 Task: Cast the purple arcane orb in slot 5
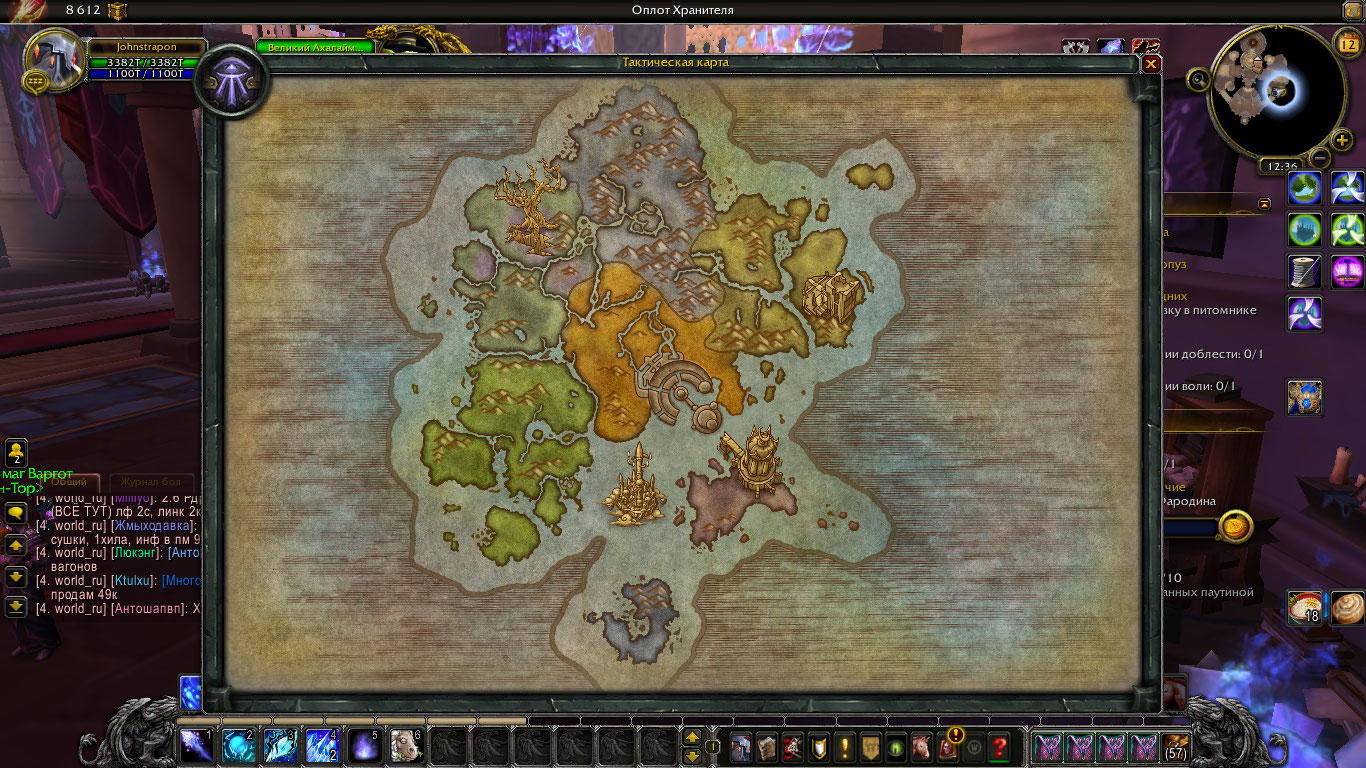(365, 746)
